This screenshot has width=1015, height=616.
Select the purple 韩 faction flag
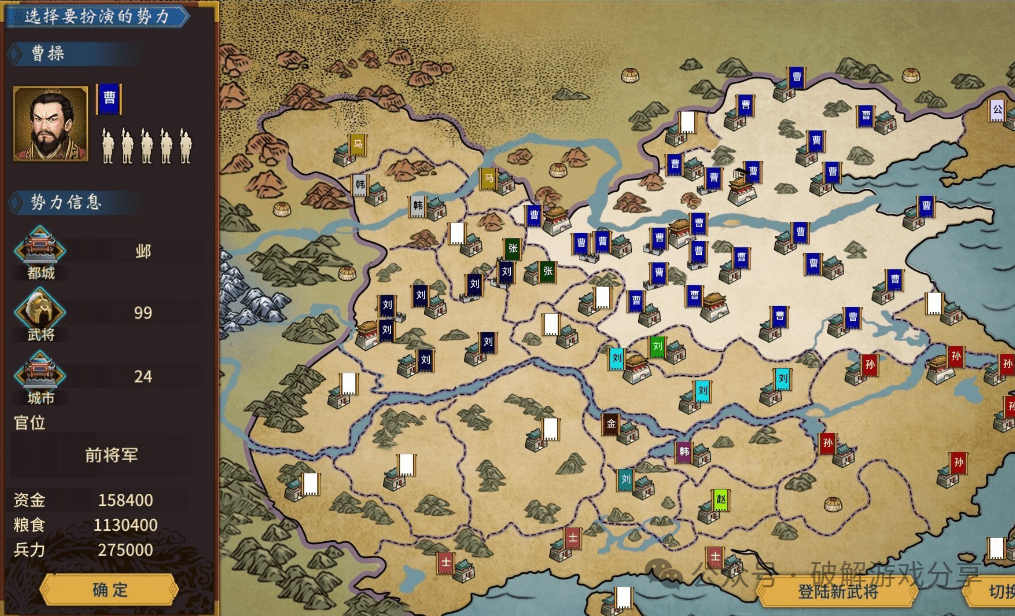(684, 452)
